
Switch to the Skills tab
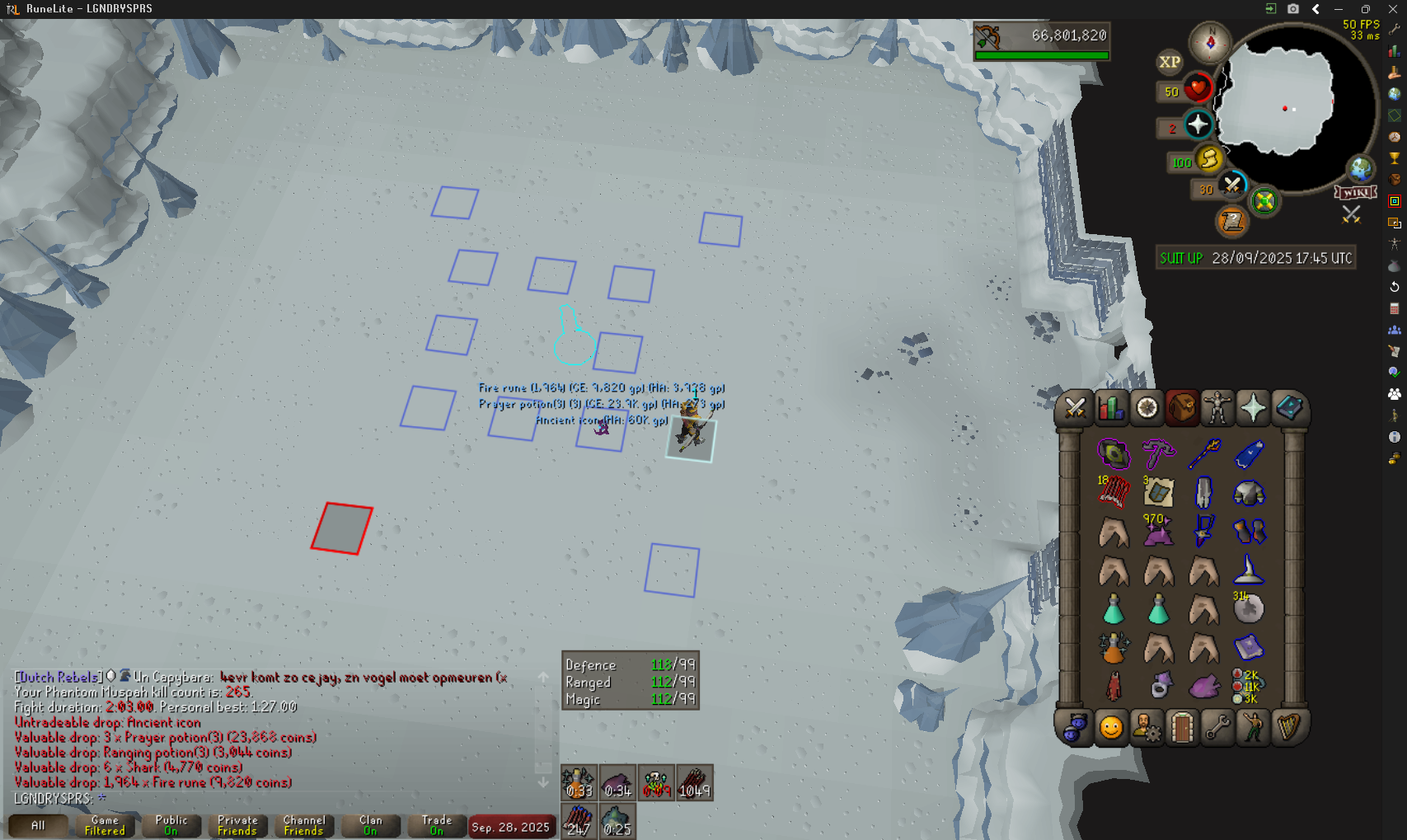point(1111,408)
